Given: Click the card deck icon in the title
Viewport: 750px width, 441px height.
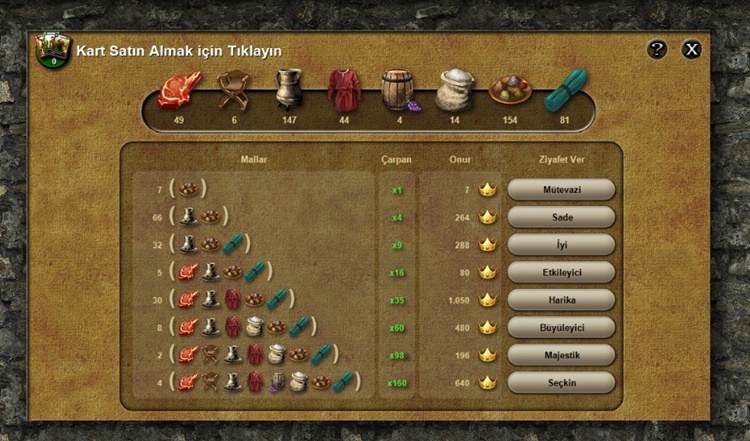Looking at the screenshot, I should pos(51,50).
